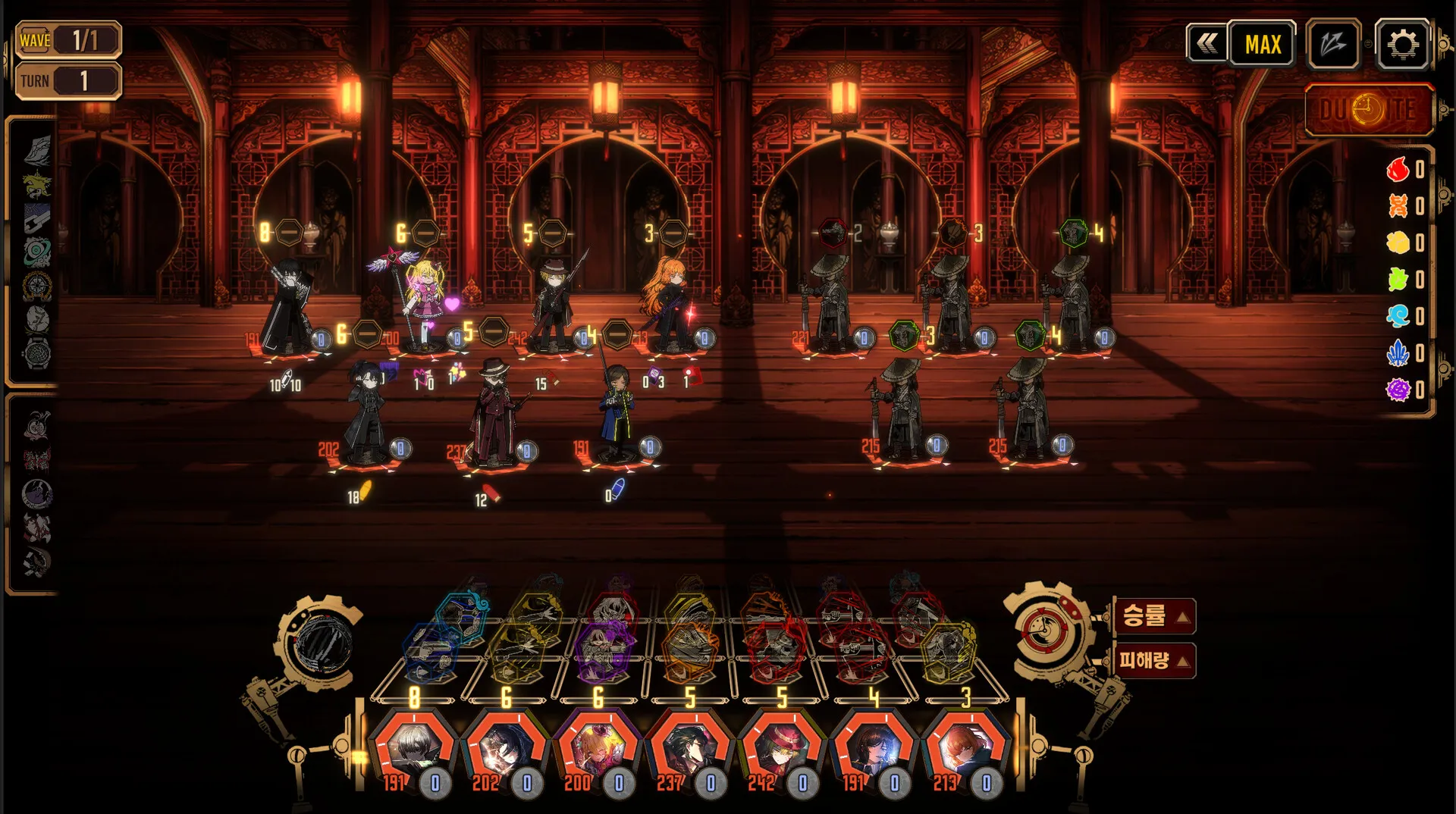Activate the clock-faced turn start button

[x=1368, y=111]
